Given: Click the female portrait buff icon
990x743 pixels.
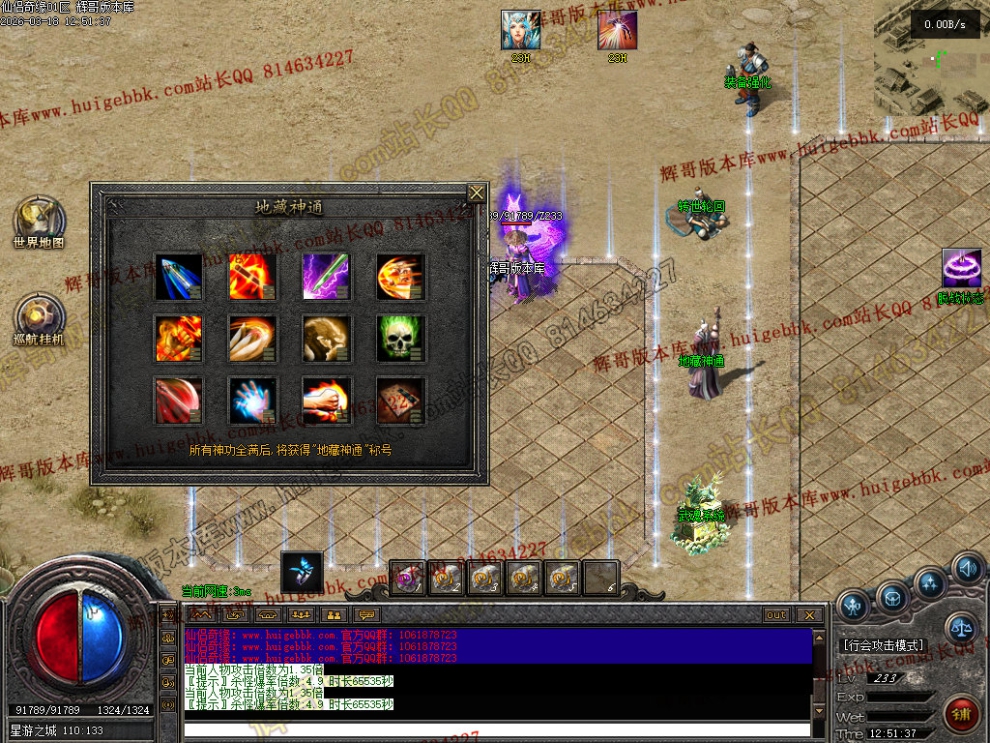Looking at the screenshot, I should (520, 30).
